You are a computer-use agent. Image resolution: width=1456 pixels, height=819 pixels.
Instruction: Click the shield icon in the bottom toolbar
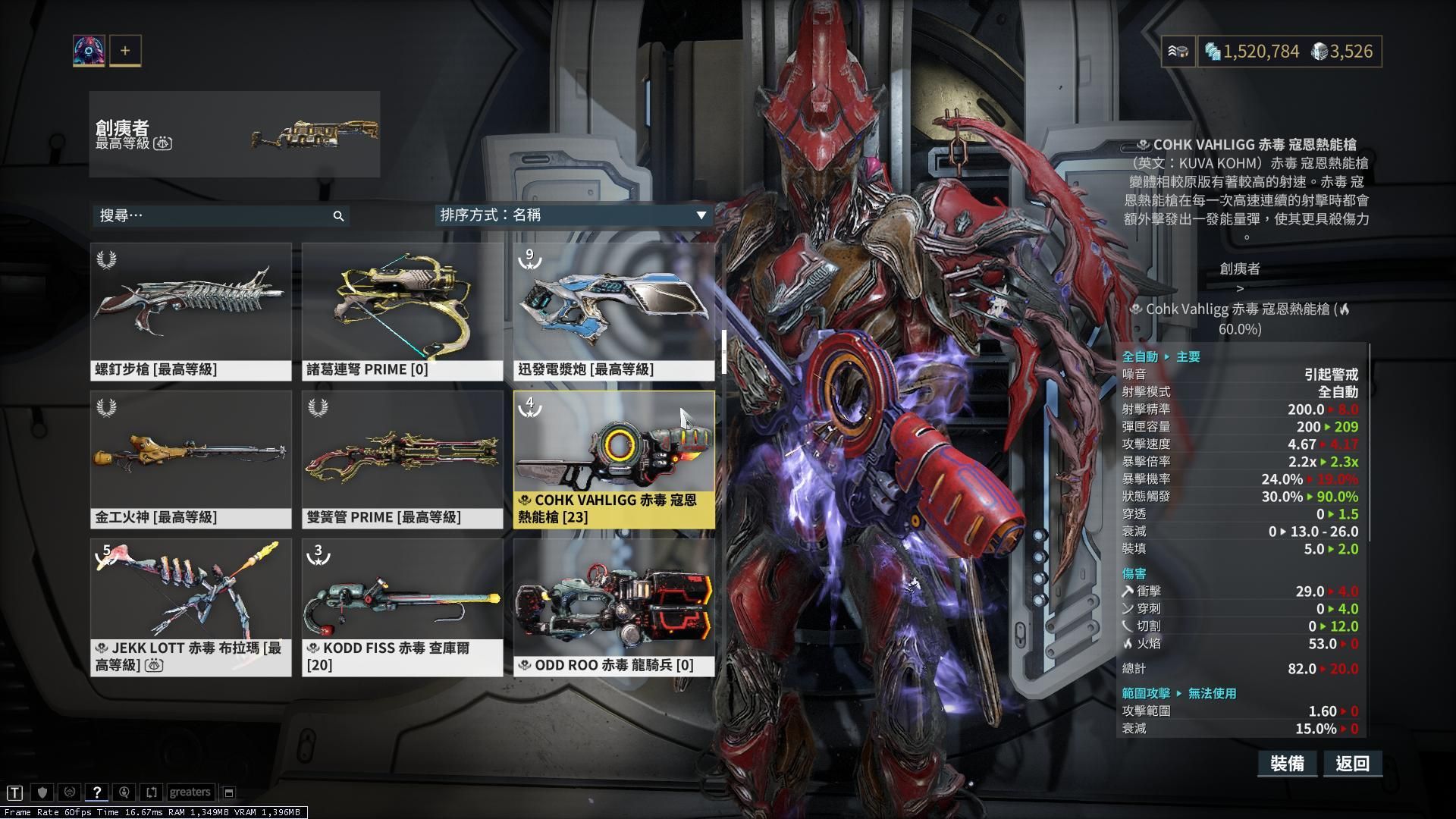(x=44, y=792)
